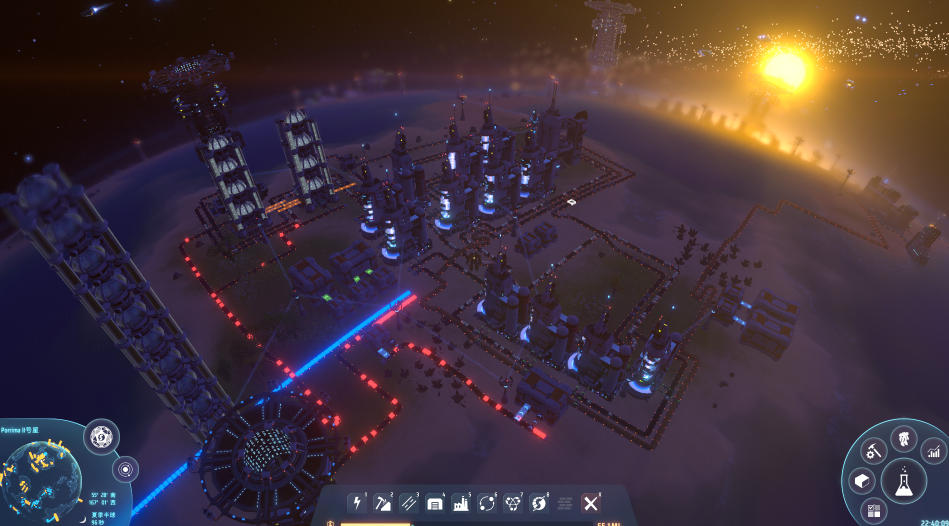Image resolution: width=949 pixels, height=526 pixels.
Task: Select the Dyson sphere build category
Action: pos(539,503)
